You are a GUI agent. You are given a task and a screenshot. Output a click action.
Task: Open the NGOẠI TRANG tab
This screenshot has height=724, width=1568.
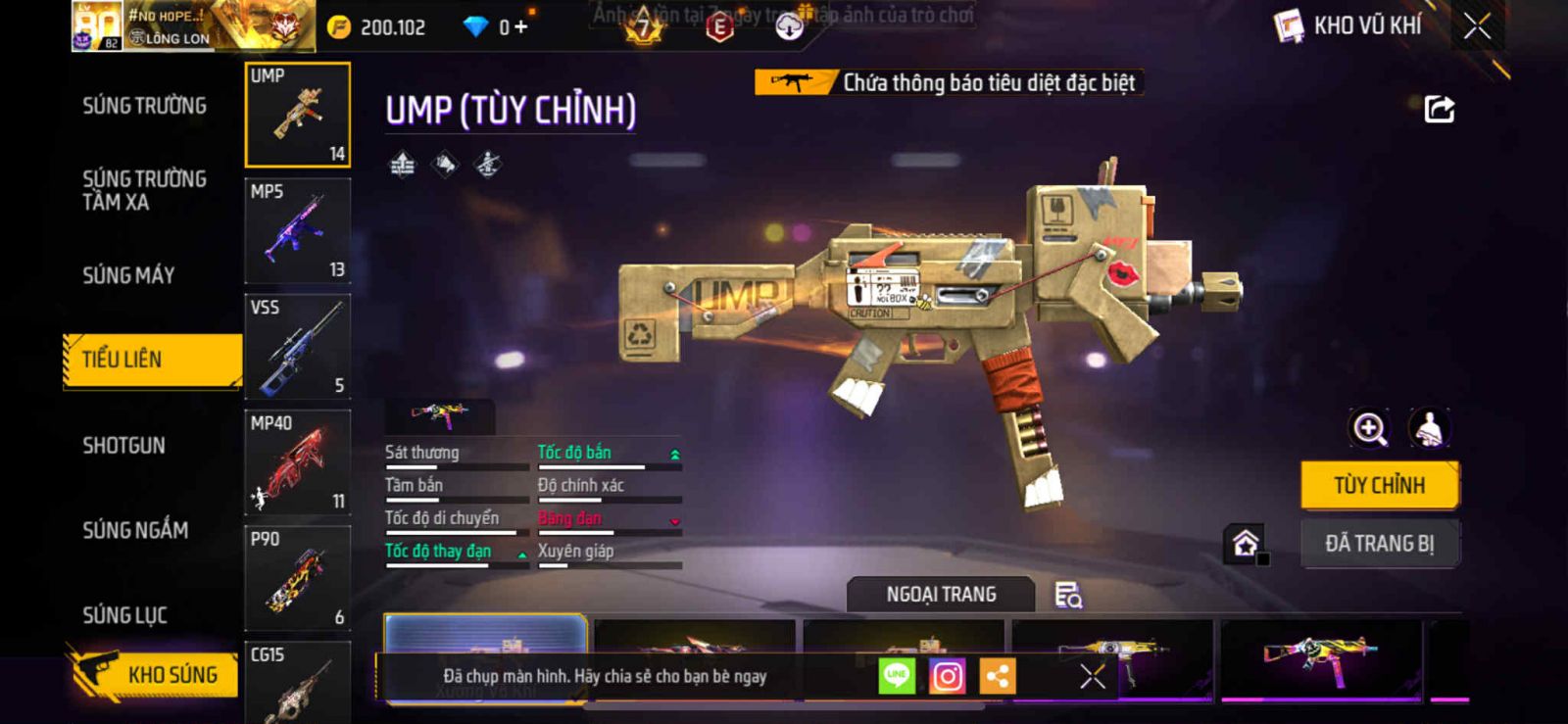coord(941,595)
